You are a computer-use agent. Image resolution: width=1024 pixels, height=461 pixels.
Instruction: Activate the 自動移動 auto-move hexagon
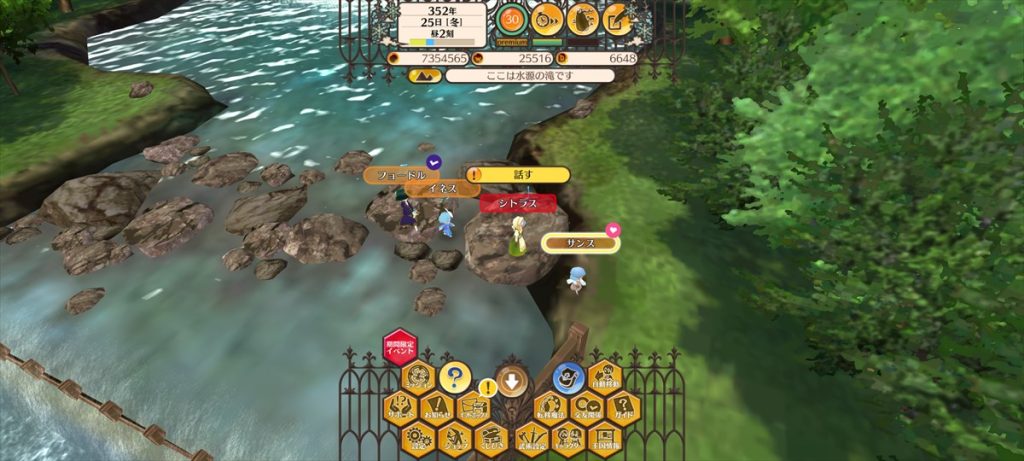[604, 377]
